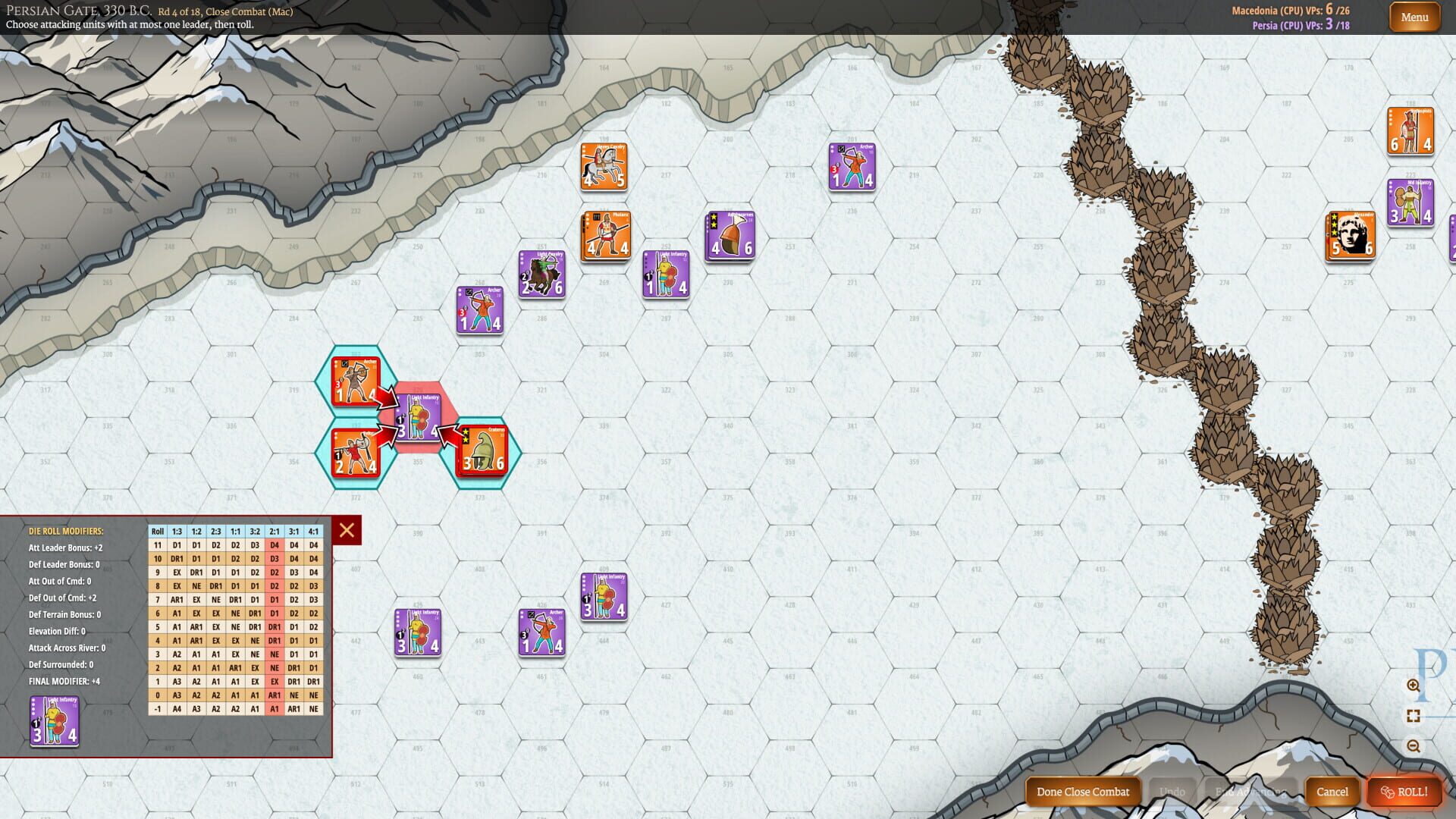The image size is (1456, 819).
Task: Click the zoom-in magnifier icon
Action: (x=1412, y=686)
